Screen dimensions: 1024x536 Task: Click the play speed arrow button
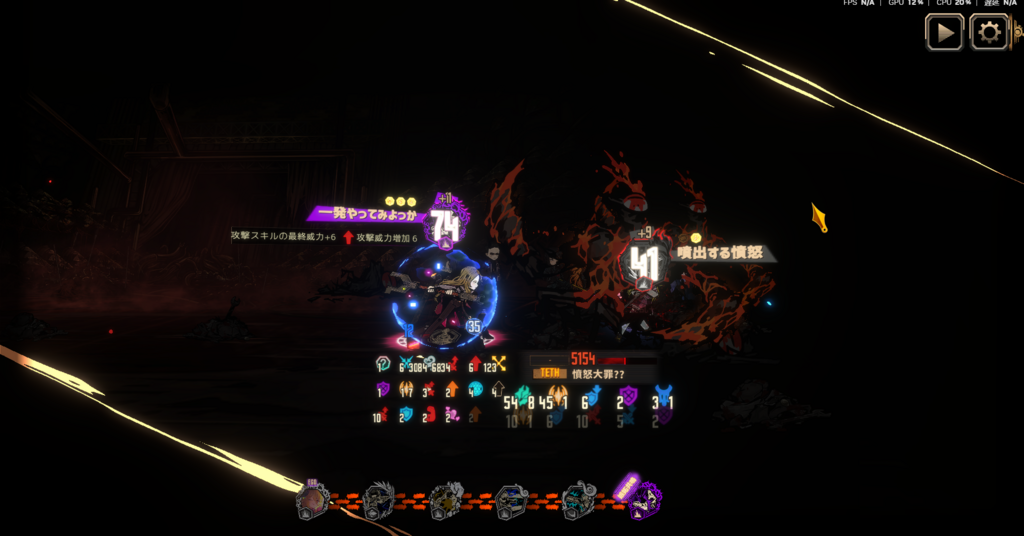[944, 33]
